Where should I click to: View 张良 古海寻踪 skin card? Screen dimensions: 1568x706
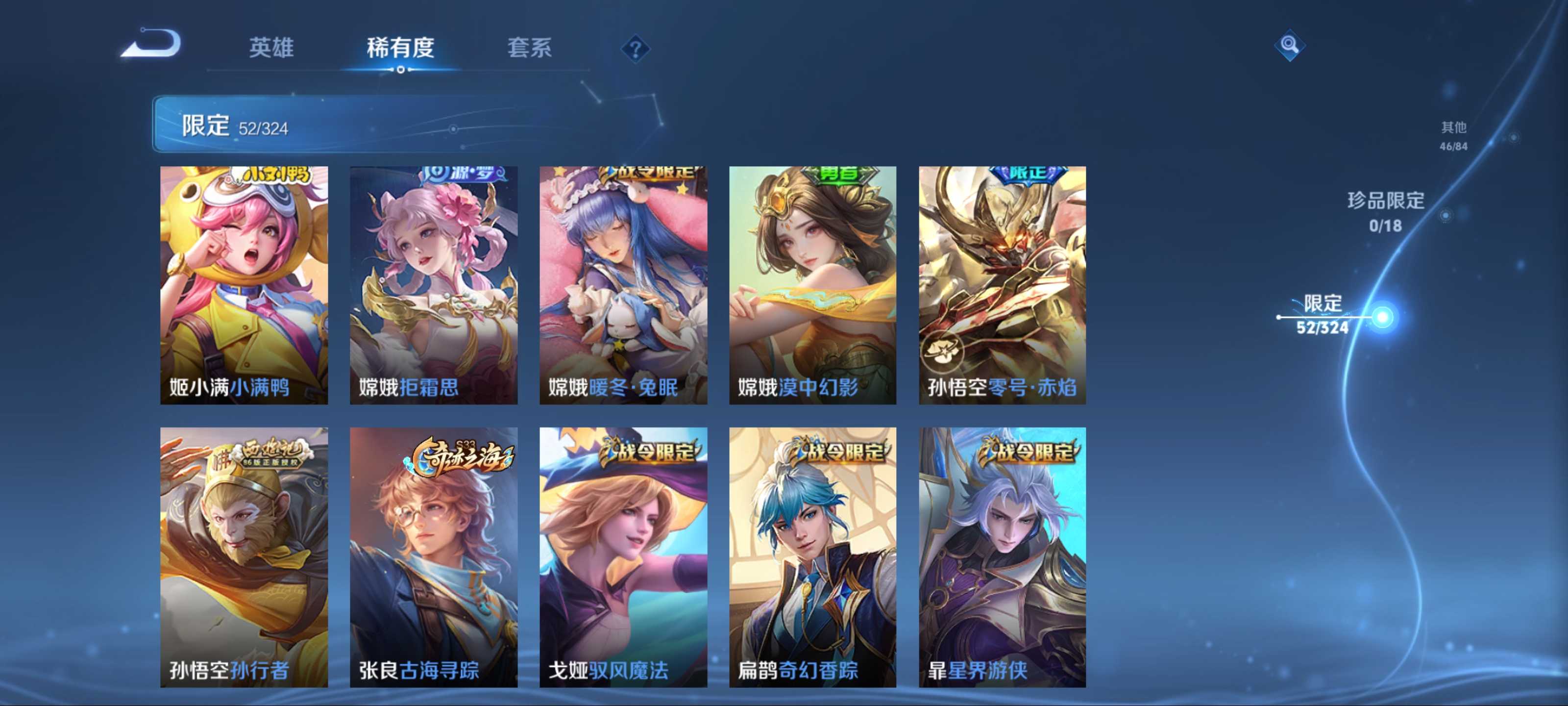tap(433, 557)
